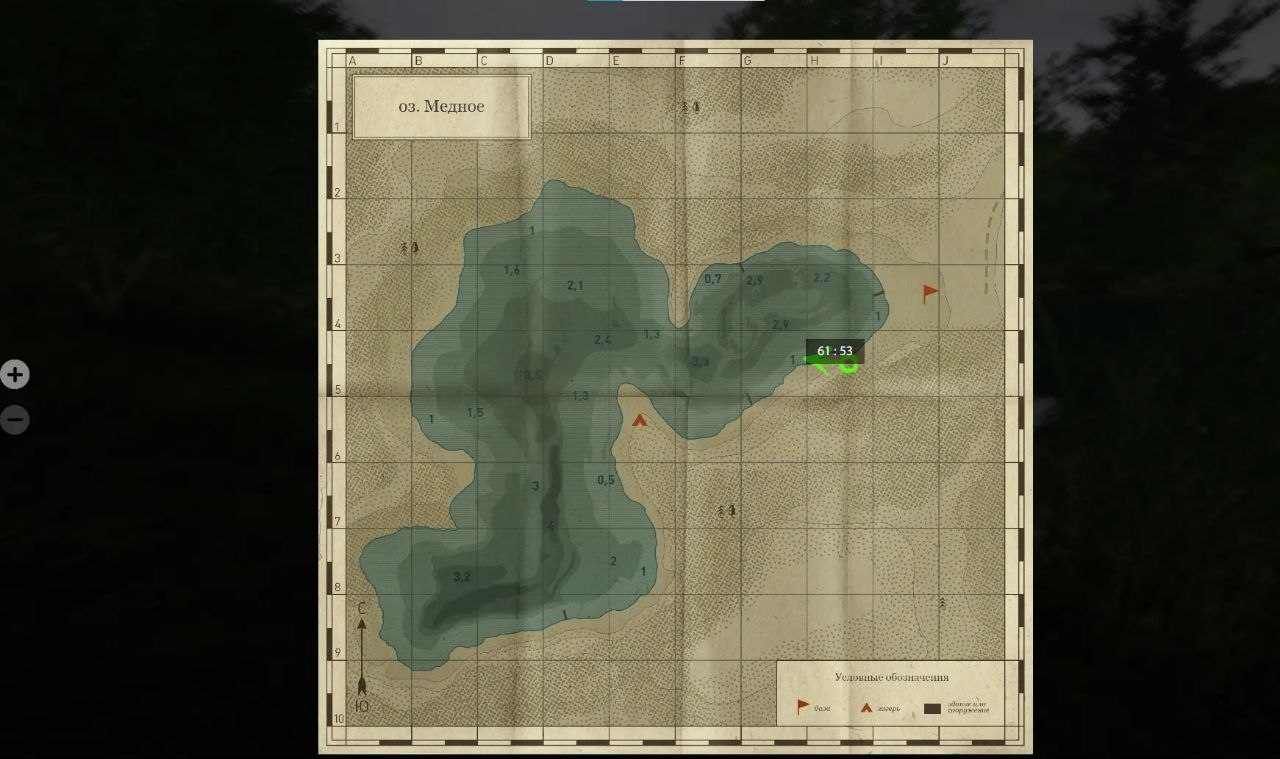The image size is (1280, 759).
Task: Click the 61:53 timer label
Action: [x=834, y=351]
